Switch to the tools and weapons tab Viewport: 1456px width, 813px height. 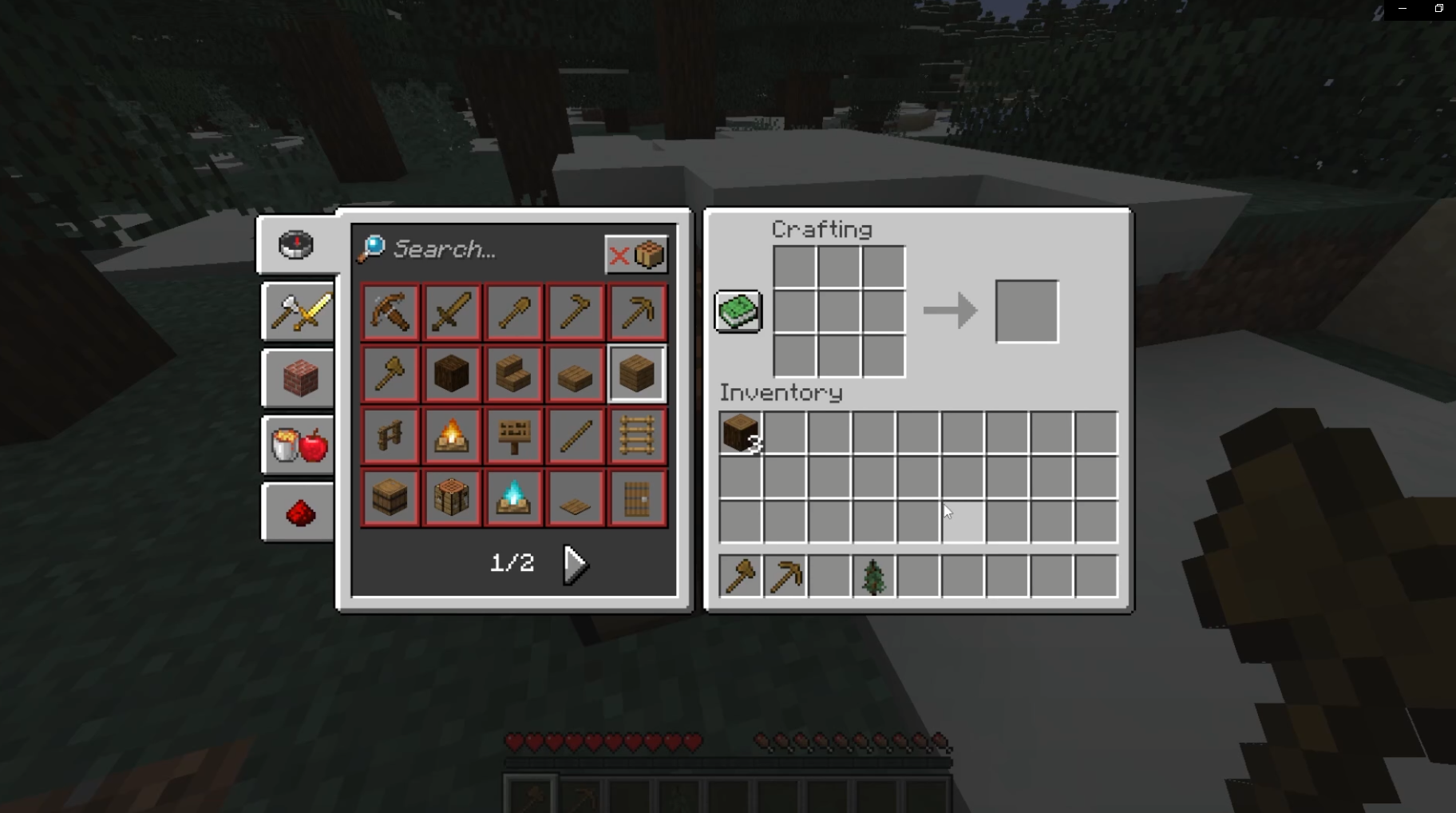(x=298, y=311)
